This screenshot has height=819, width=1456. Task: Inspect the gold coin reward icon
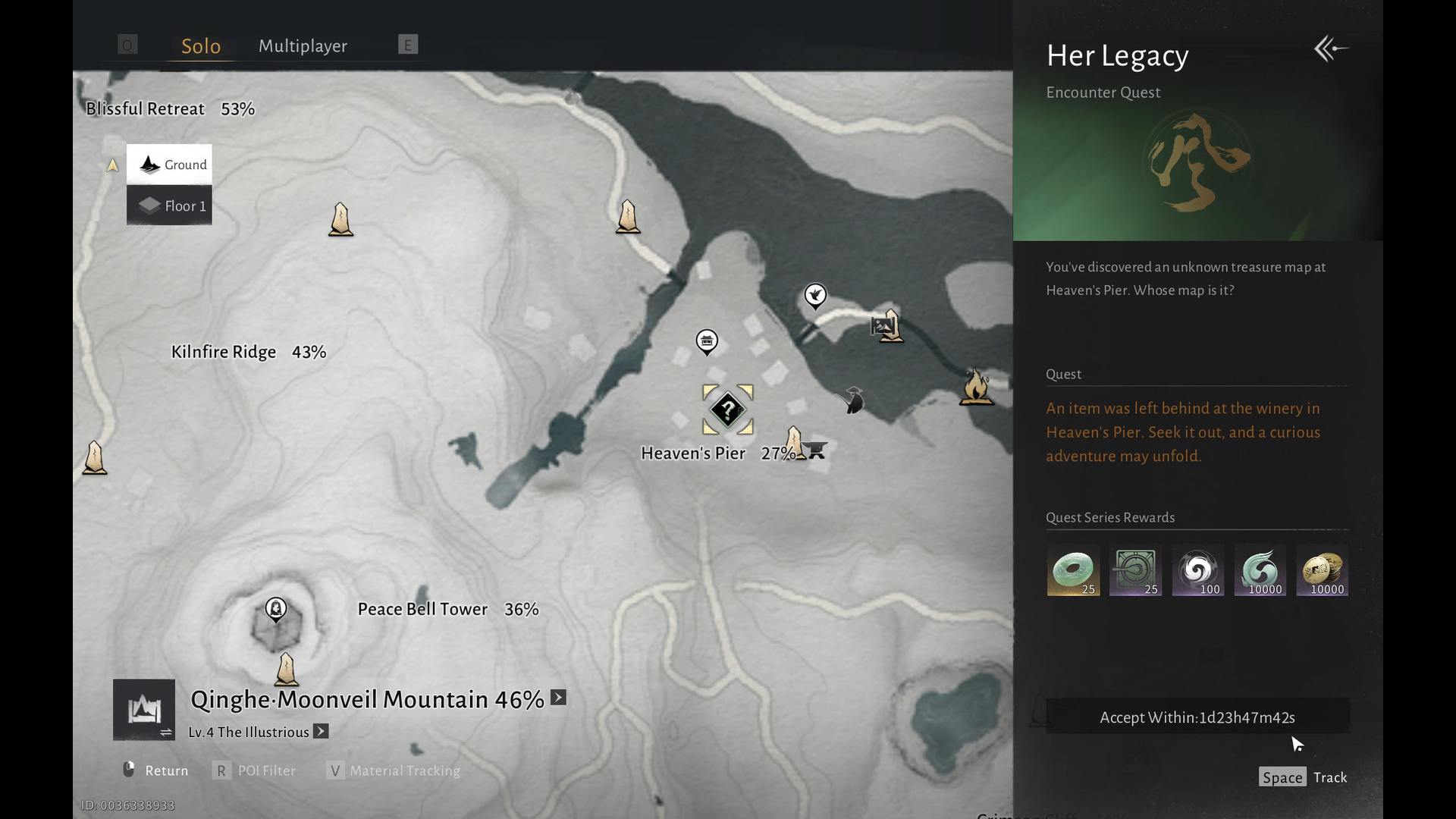1322,570
